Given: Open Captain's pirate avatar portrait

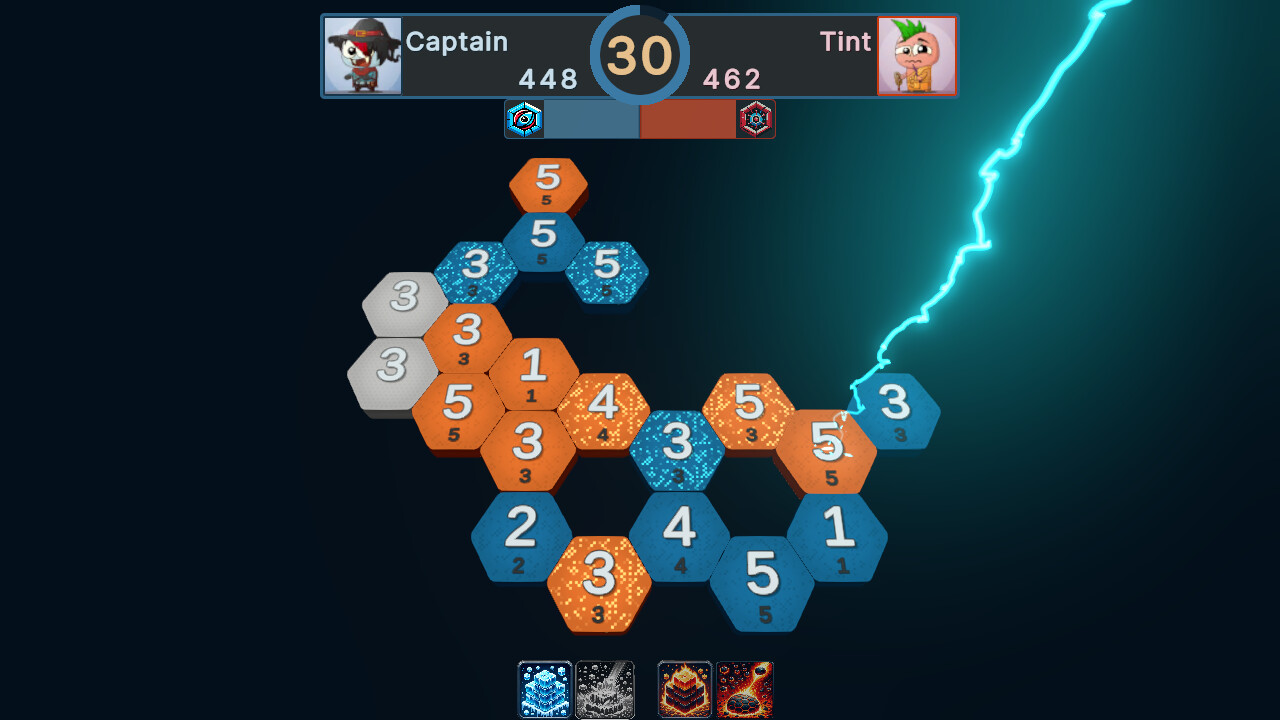Looking at the screenshot, I should (x=363, y=55).
